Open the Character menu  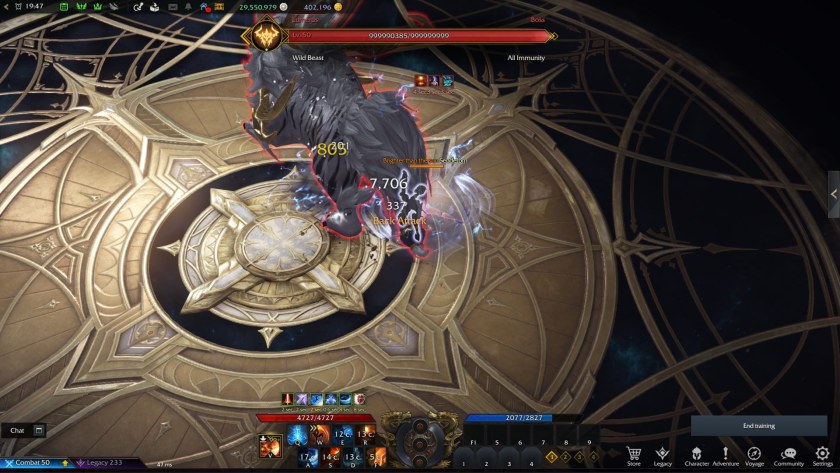(x=695, y=454)
